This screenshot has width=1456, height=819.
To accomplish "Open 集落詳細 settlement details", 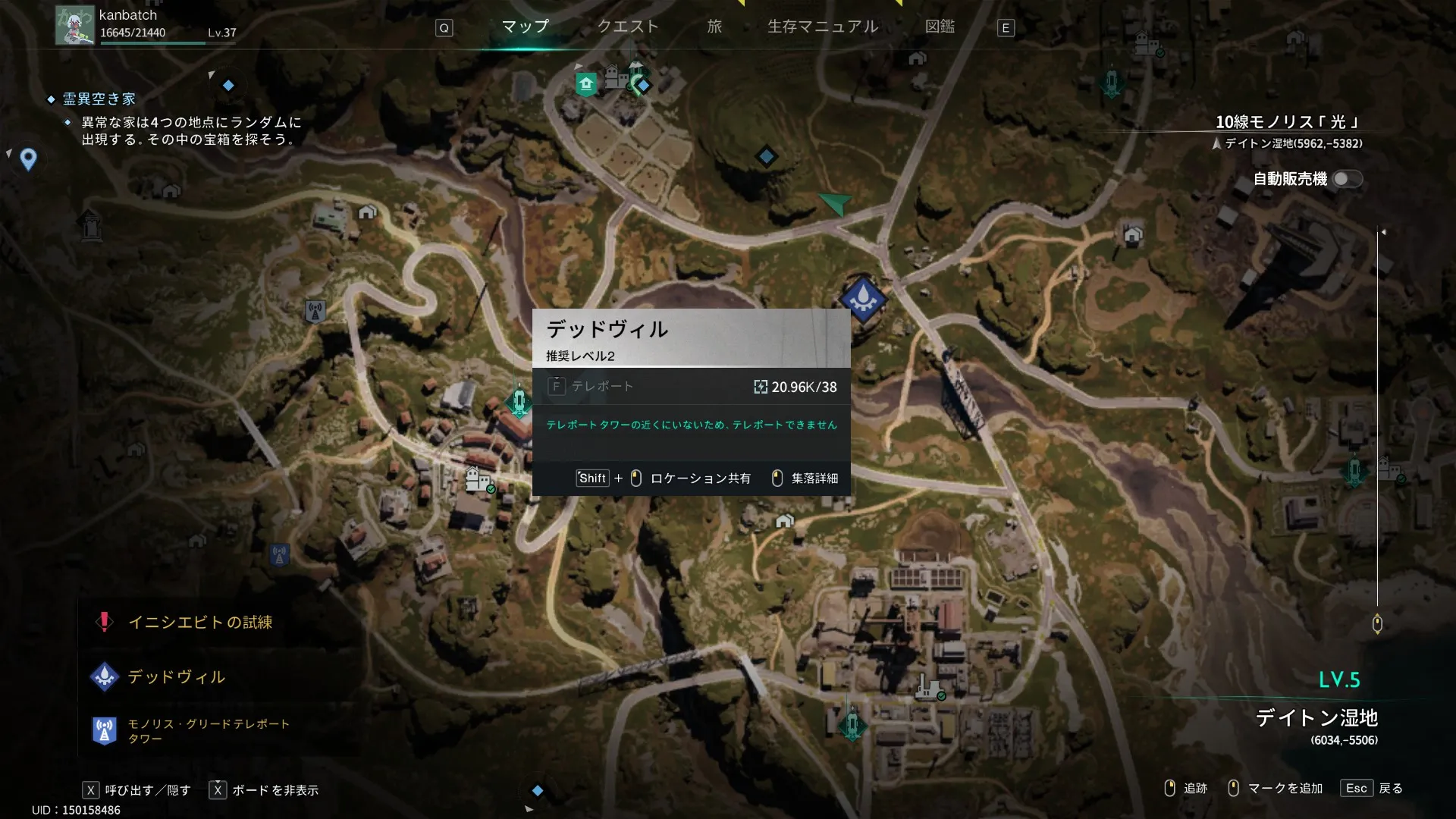I will [814, 479].
